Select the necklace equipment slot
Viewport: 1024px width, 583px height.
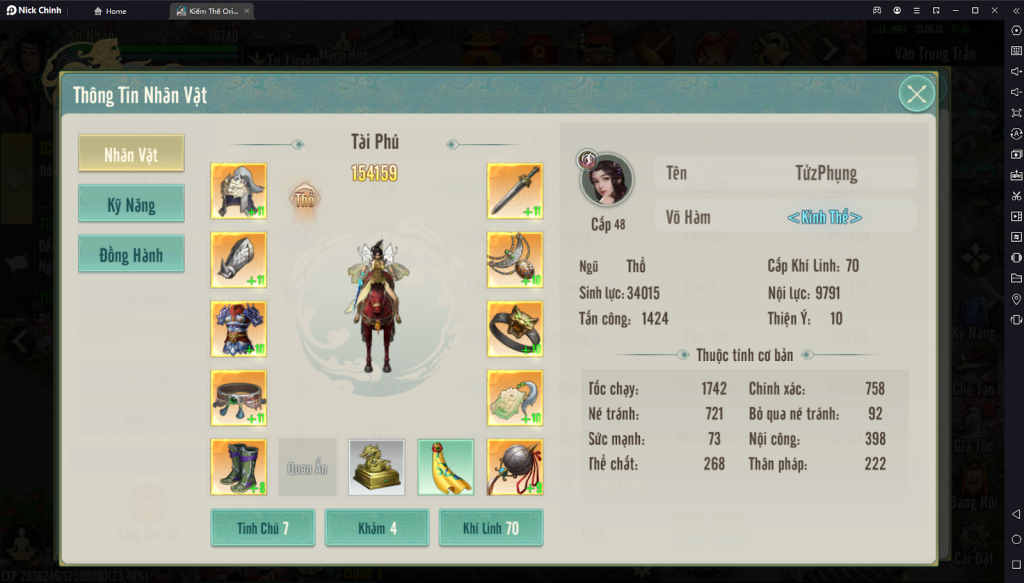coord(515,260)
